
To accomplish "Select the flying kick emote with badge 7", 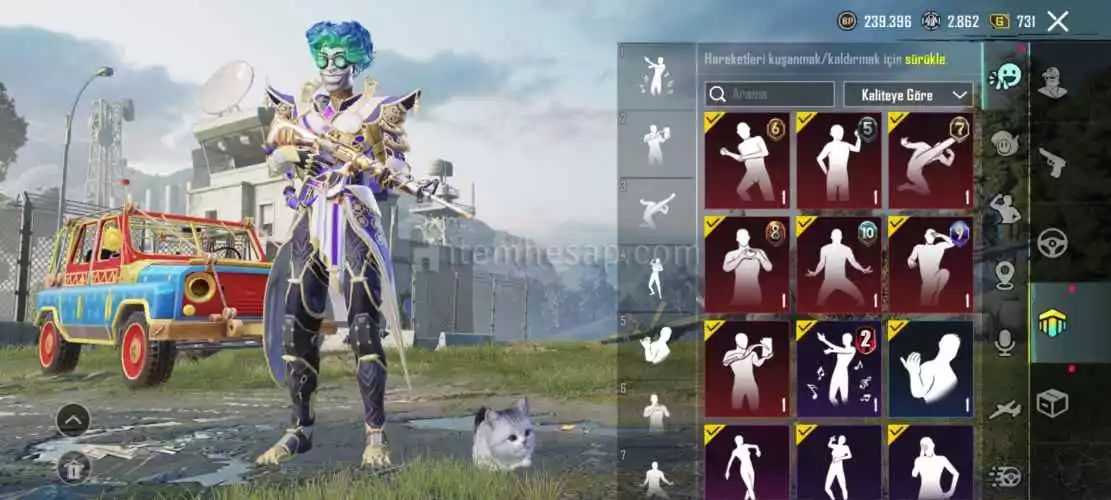I will pyautogui.click(x=930, y=160).
